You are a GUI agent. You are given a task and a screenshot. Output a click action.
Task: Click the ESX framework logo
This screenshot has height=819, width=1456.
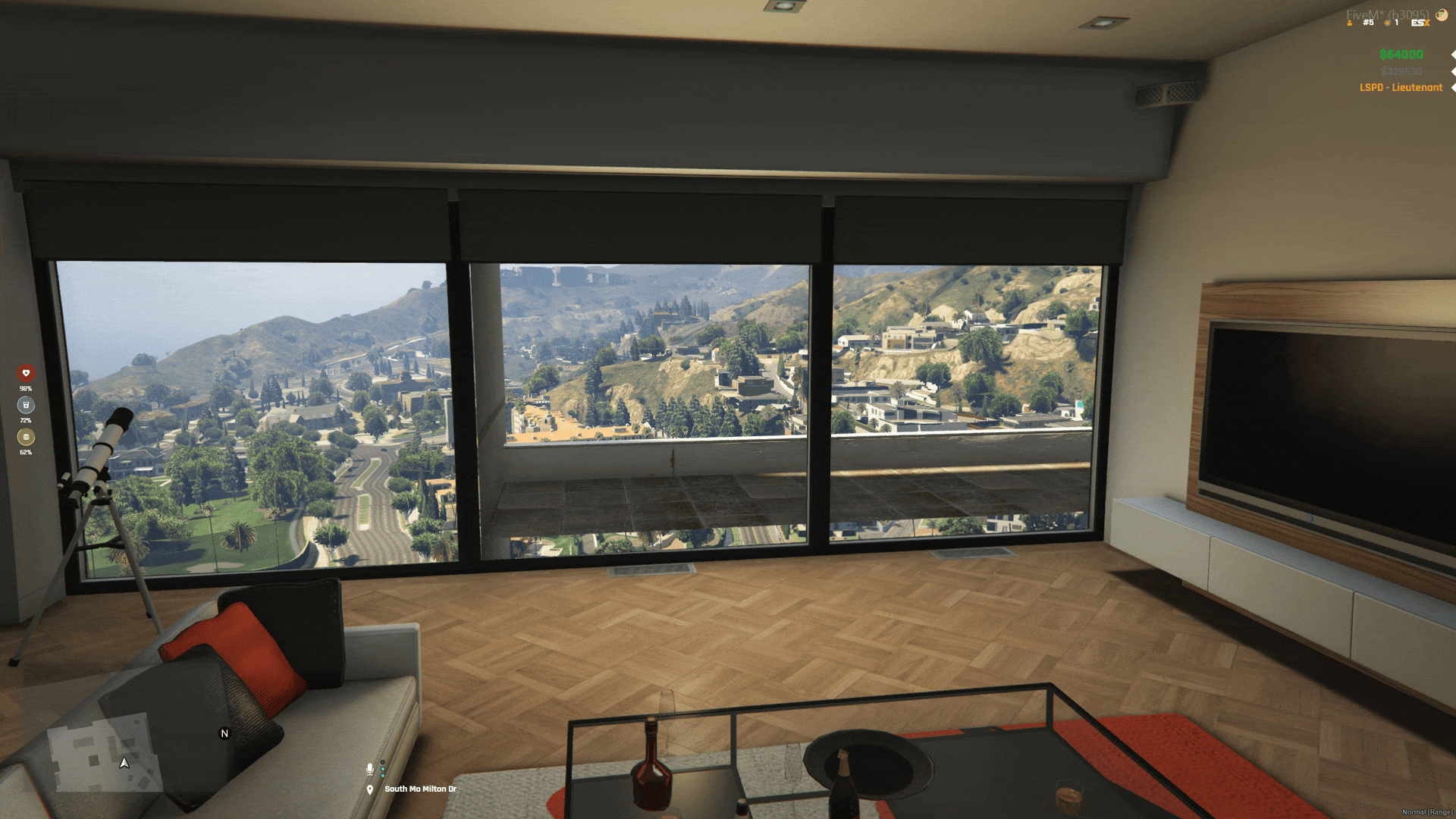pyautogui.click(x=1420, y=23)
